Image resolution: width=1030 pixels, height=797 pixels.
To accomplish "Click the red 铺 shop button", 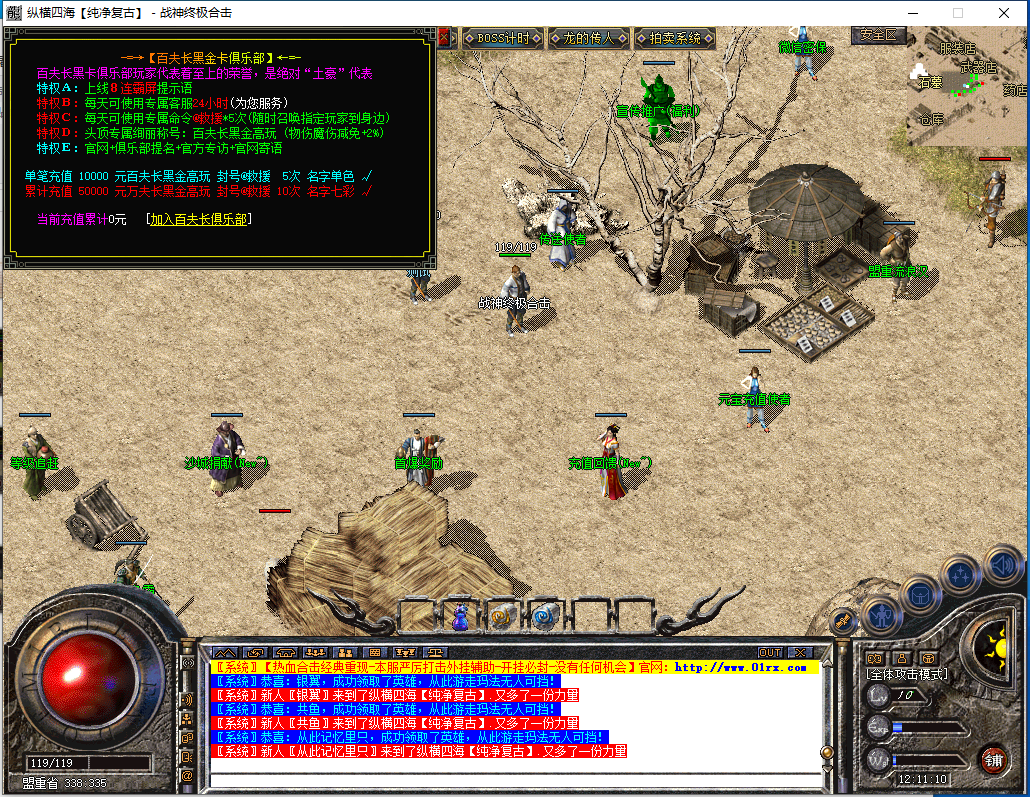I will click(x=992, y=759).
